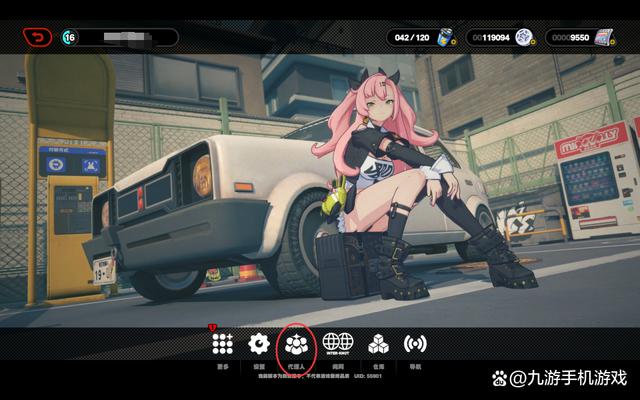This screenshot has height=400, width=640.
Task: Open the storage boxes menu
Action: pos(378,344)
